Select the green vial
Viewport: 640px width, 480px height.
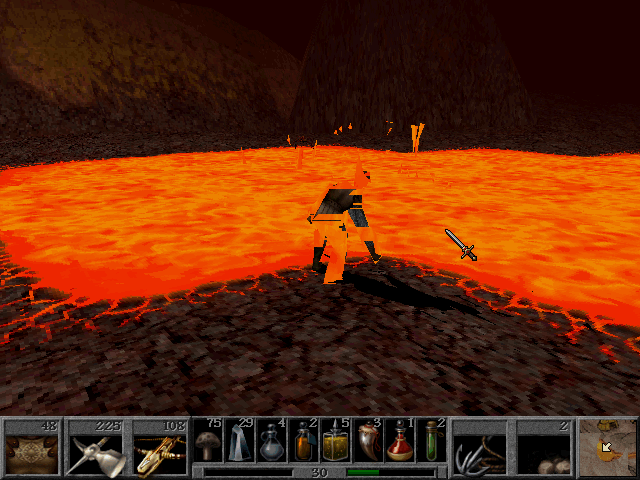pyautogui.click(x=432, y=441)
